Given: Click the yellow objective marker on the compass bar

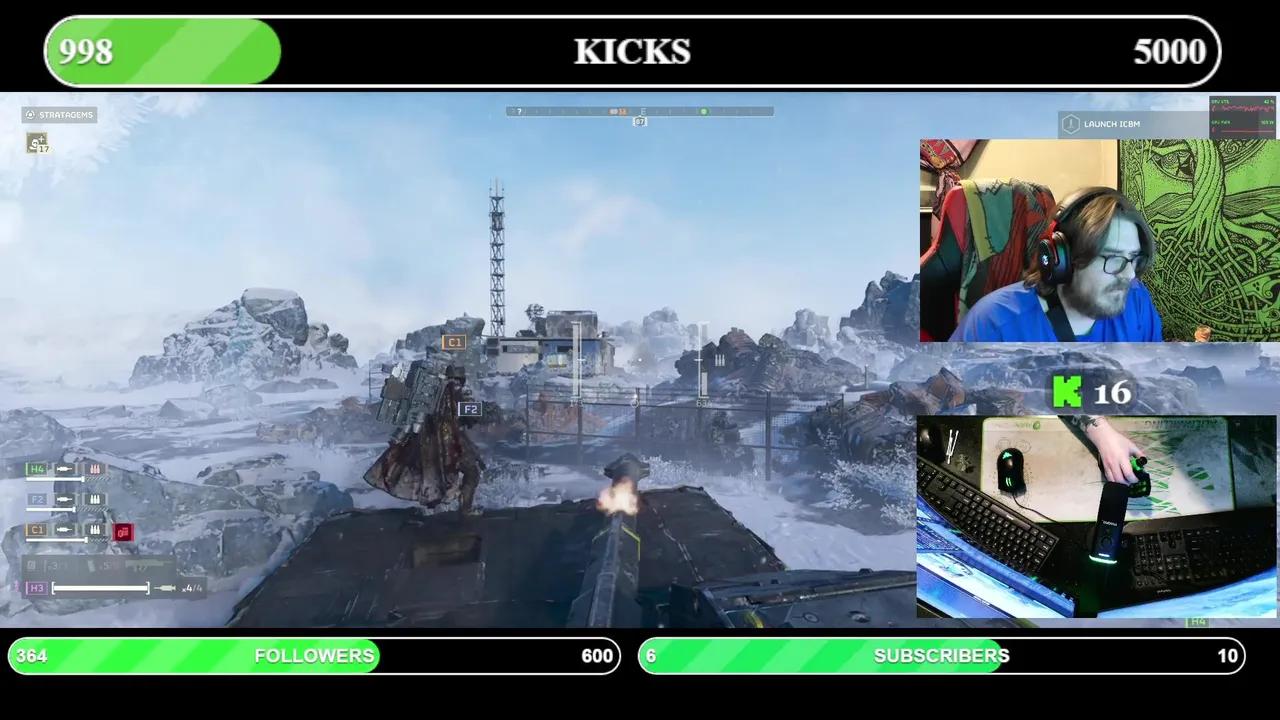Looking at the screenshot, I should [x=616, y=111].
